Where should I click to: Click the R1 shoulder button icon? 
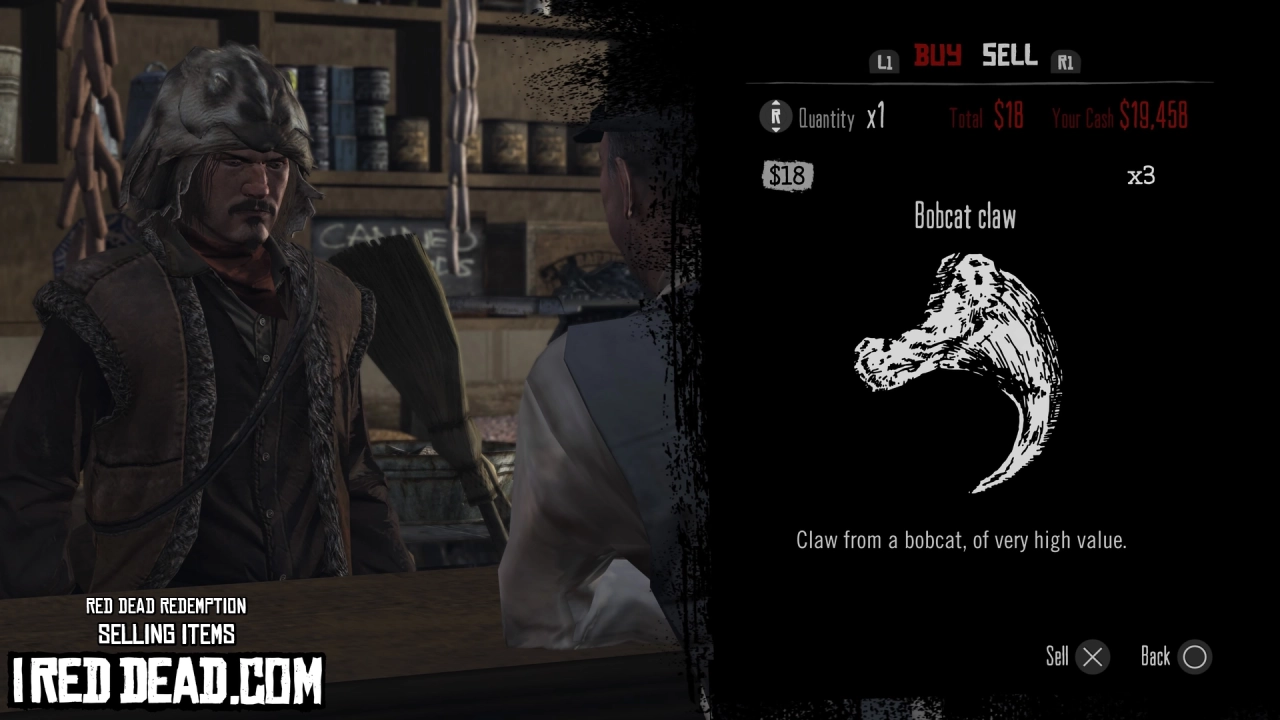(x=1066, y=61)
